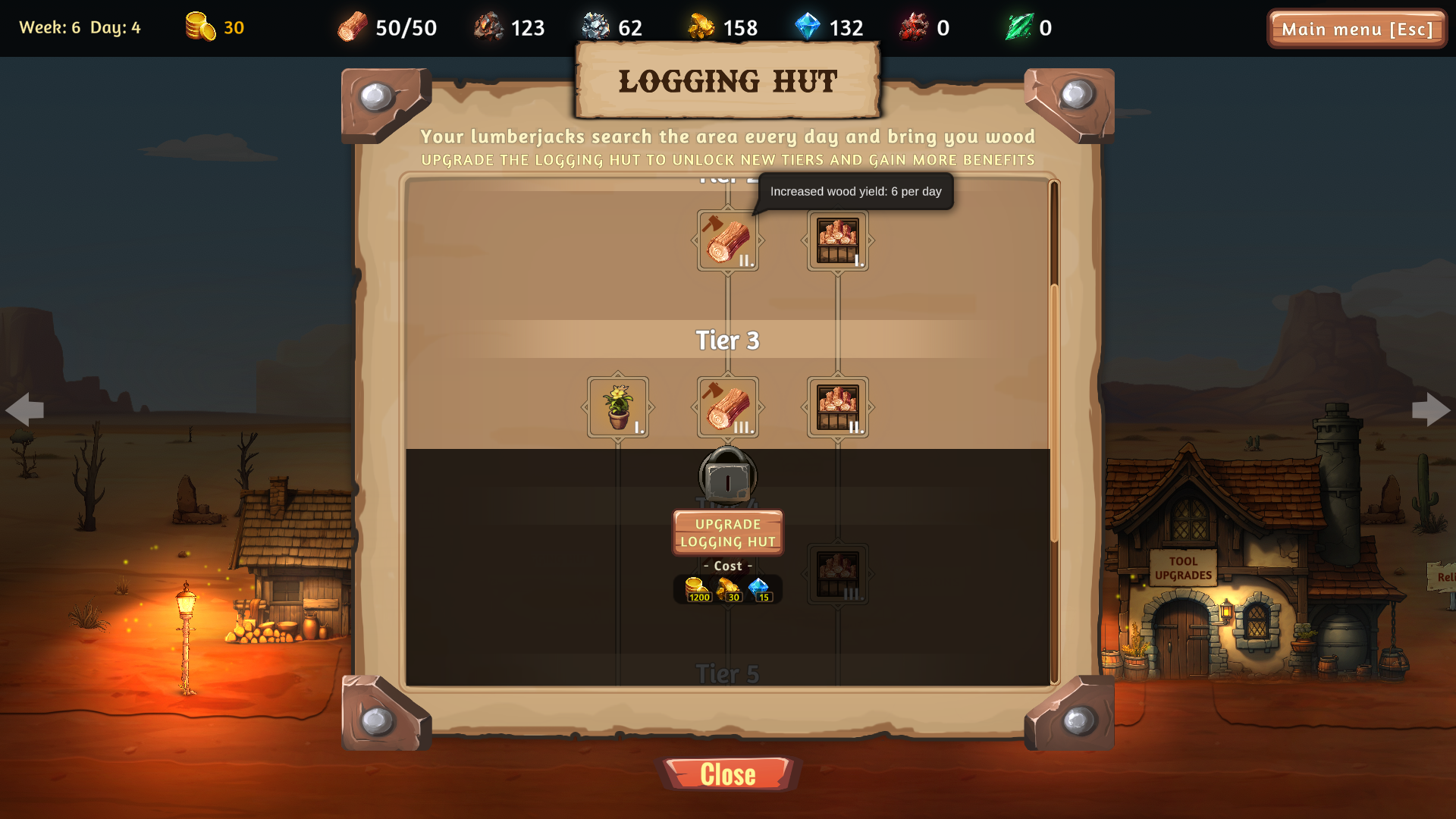Click the wood storage II upgrade
Viewport: 1456px width, 819px height.
click(x=836, y=407)
